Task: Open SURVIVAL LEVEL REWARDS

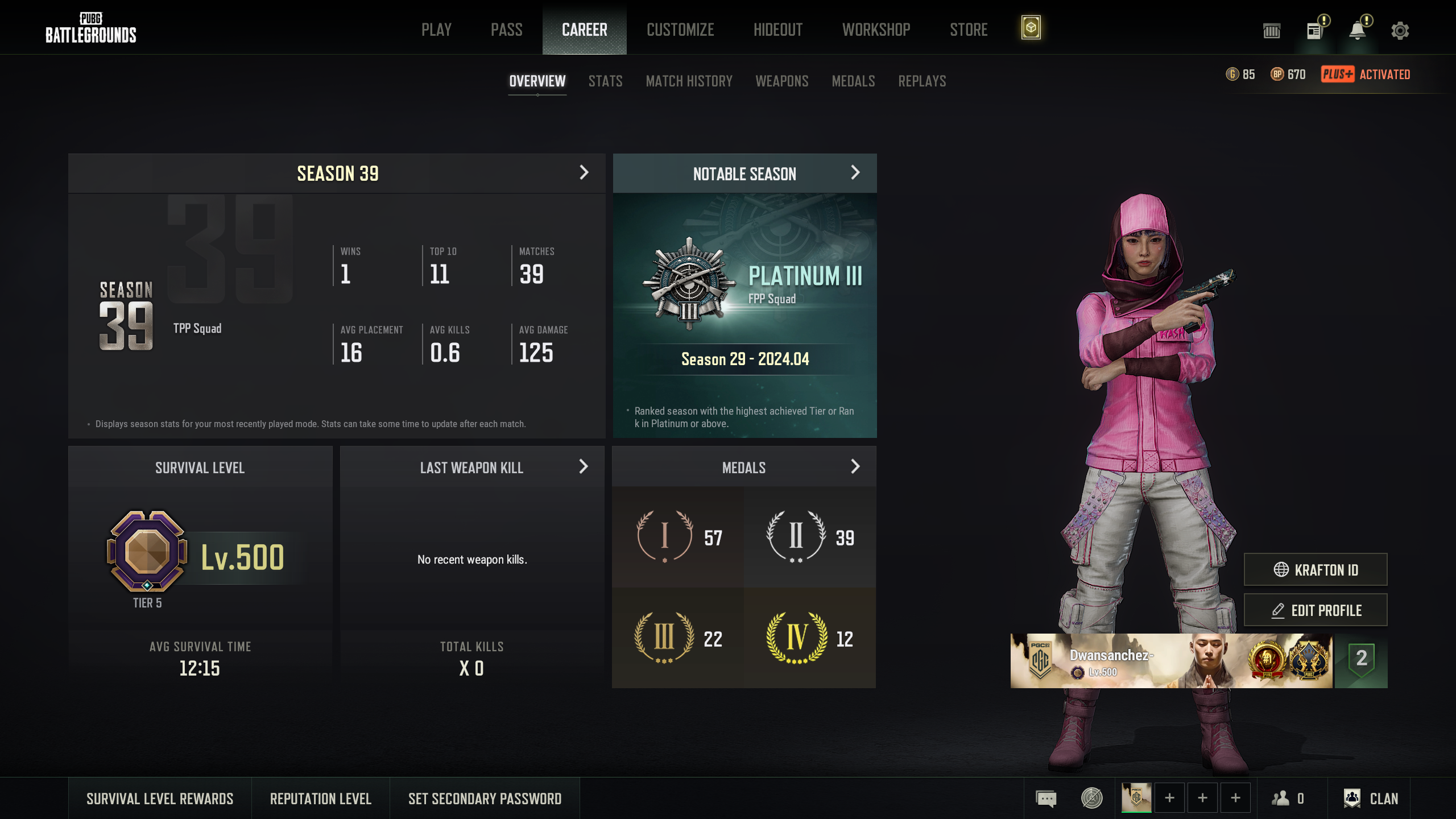Action: coord(160,799)
